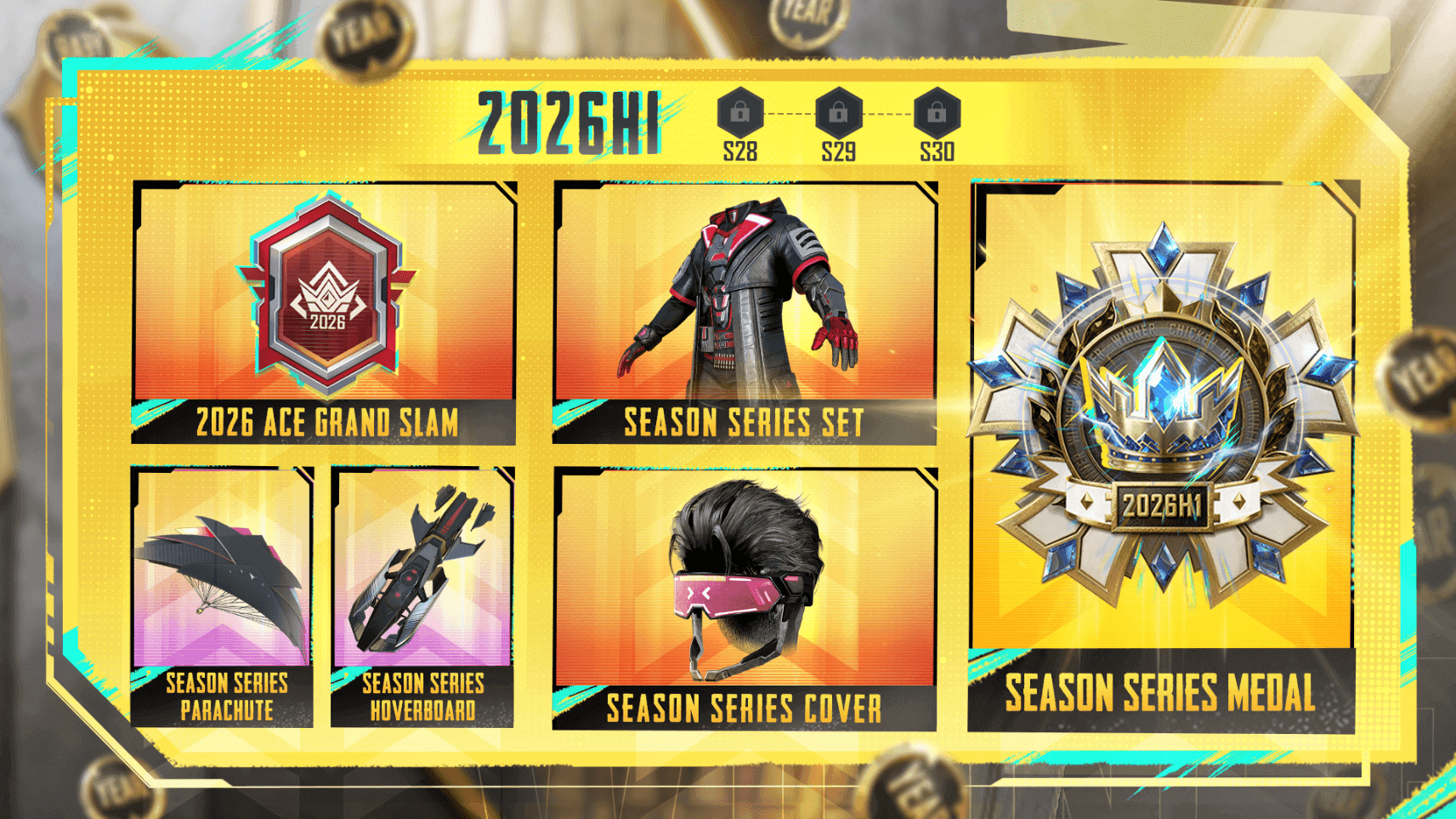Screen dimensions: 1456x819
Task: Click the Season Series Set label
Action: point(745,421)
